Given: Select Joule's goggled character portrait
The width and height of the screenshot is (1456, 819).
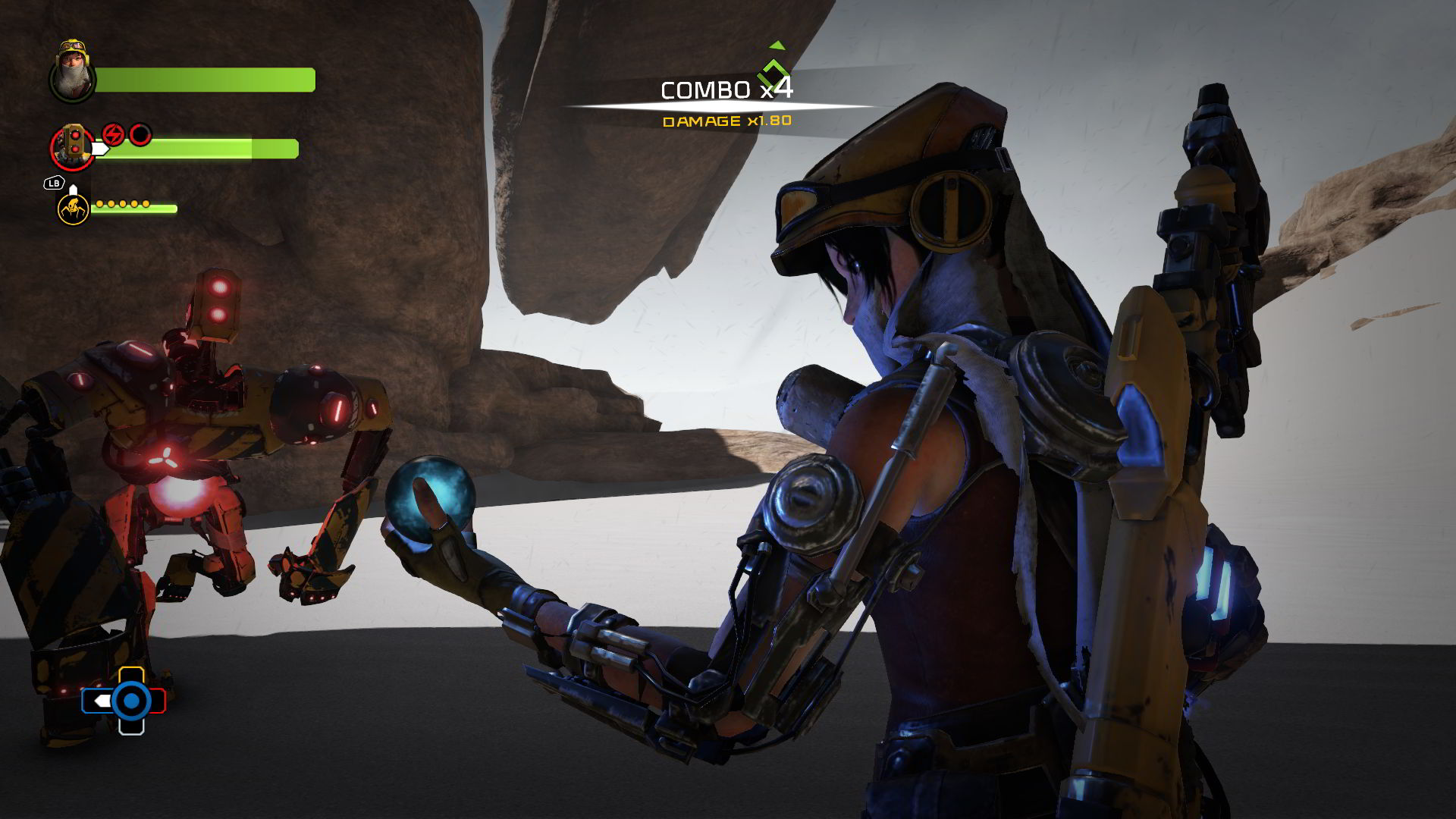Looking at the screenshot, I should coord(72,71).
